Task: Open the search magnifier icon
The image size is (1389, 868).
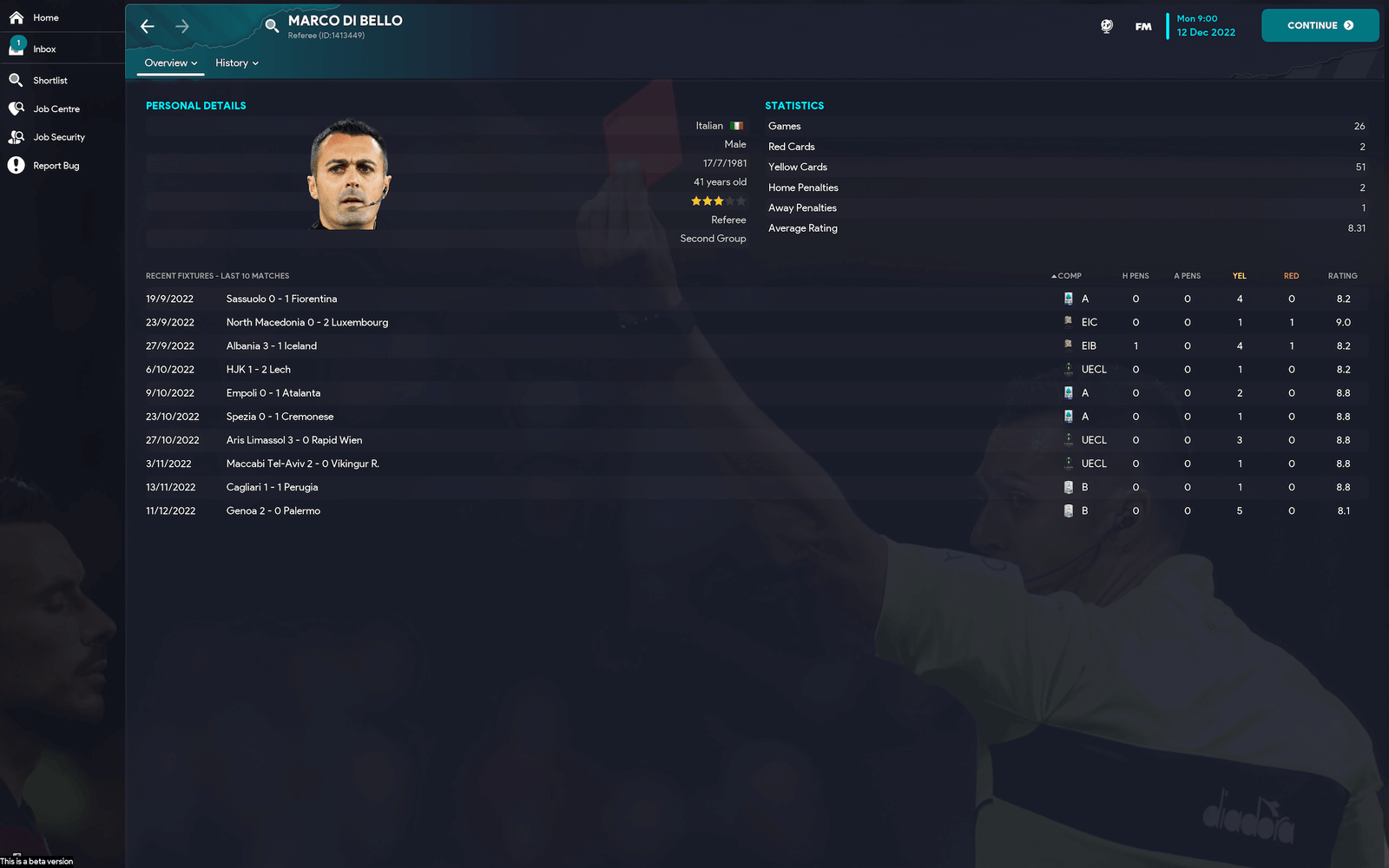Action: pyautogui.click(x=272, y=26)
